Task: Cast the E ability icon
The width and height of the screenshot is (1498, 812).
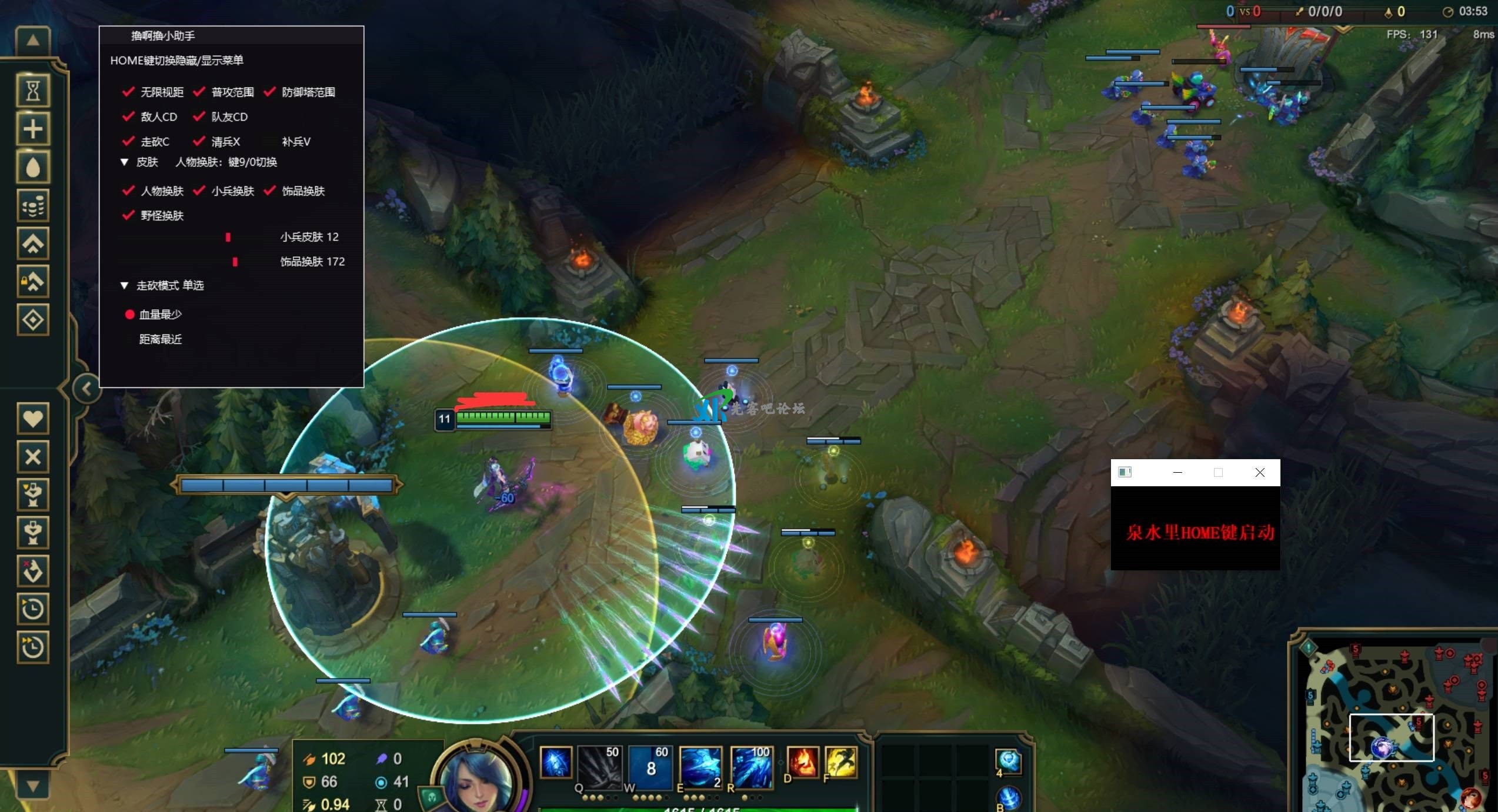Action: (700, 767)
